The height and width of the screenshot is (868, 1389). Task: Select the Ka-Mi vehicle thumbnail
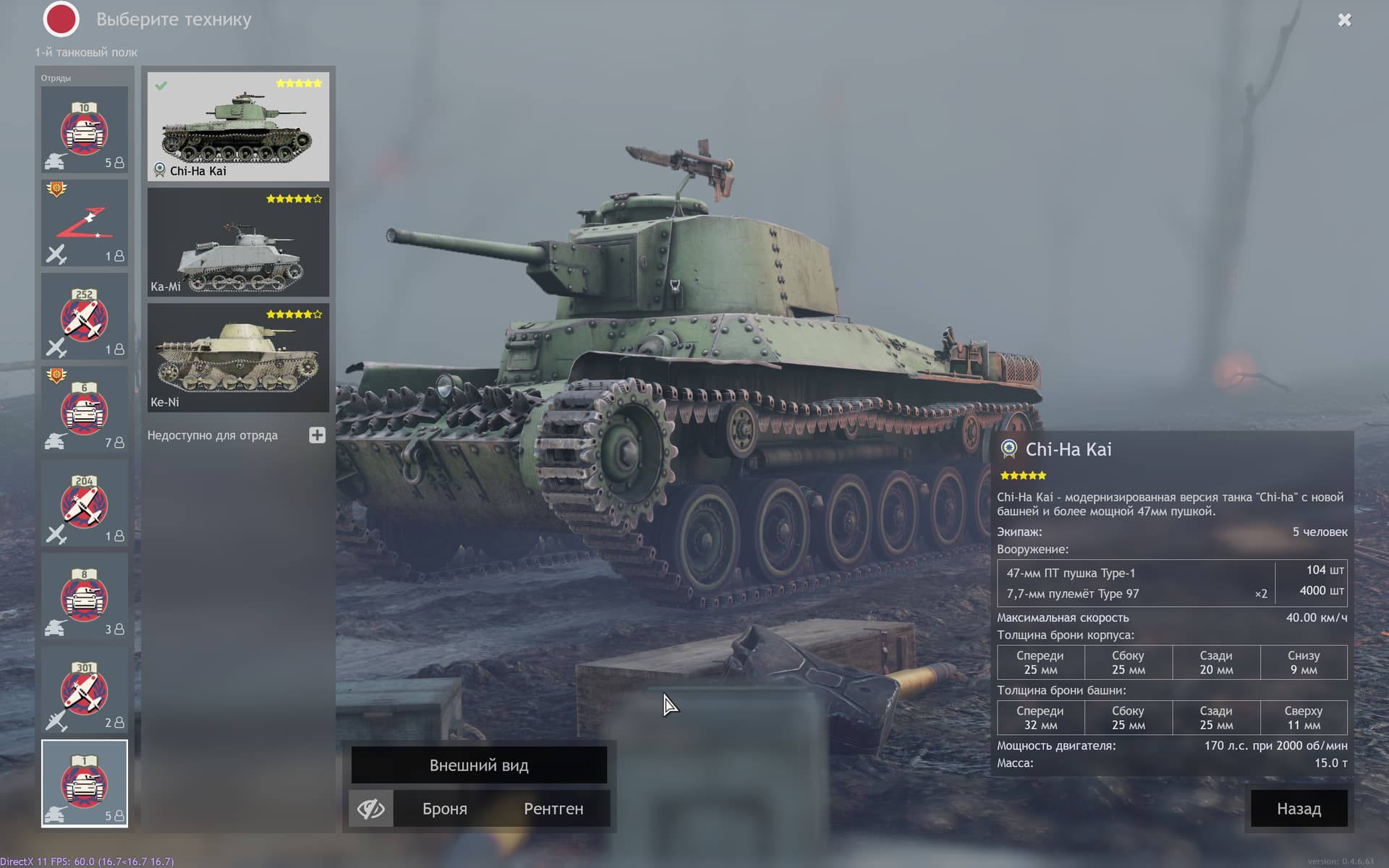tap(237, 242)
